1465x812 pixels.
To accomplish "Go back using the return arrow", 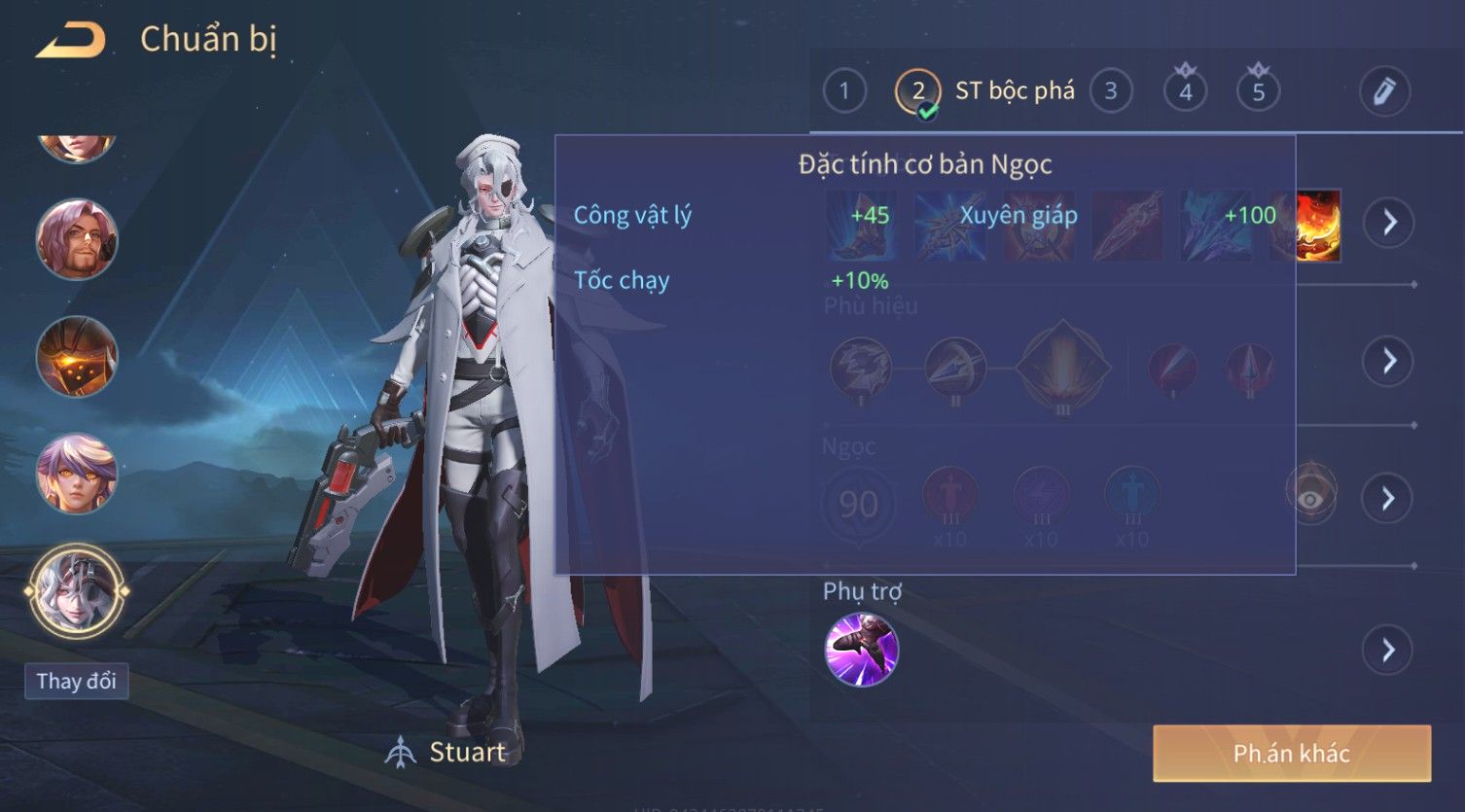I will pyautogui.click(x=70, y=40).
